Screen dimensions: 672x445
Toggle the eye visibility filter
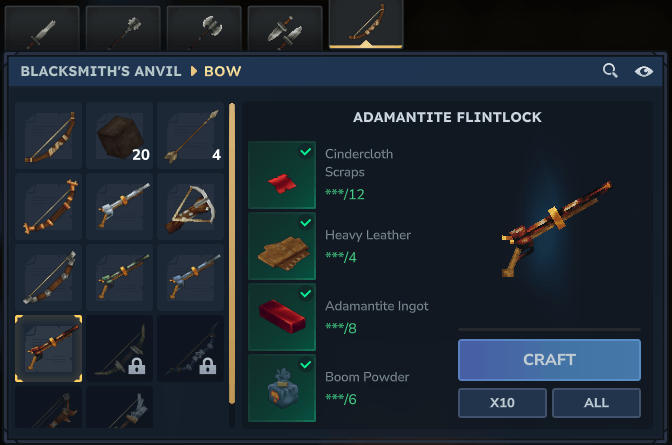tap(643, 71)
